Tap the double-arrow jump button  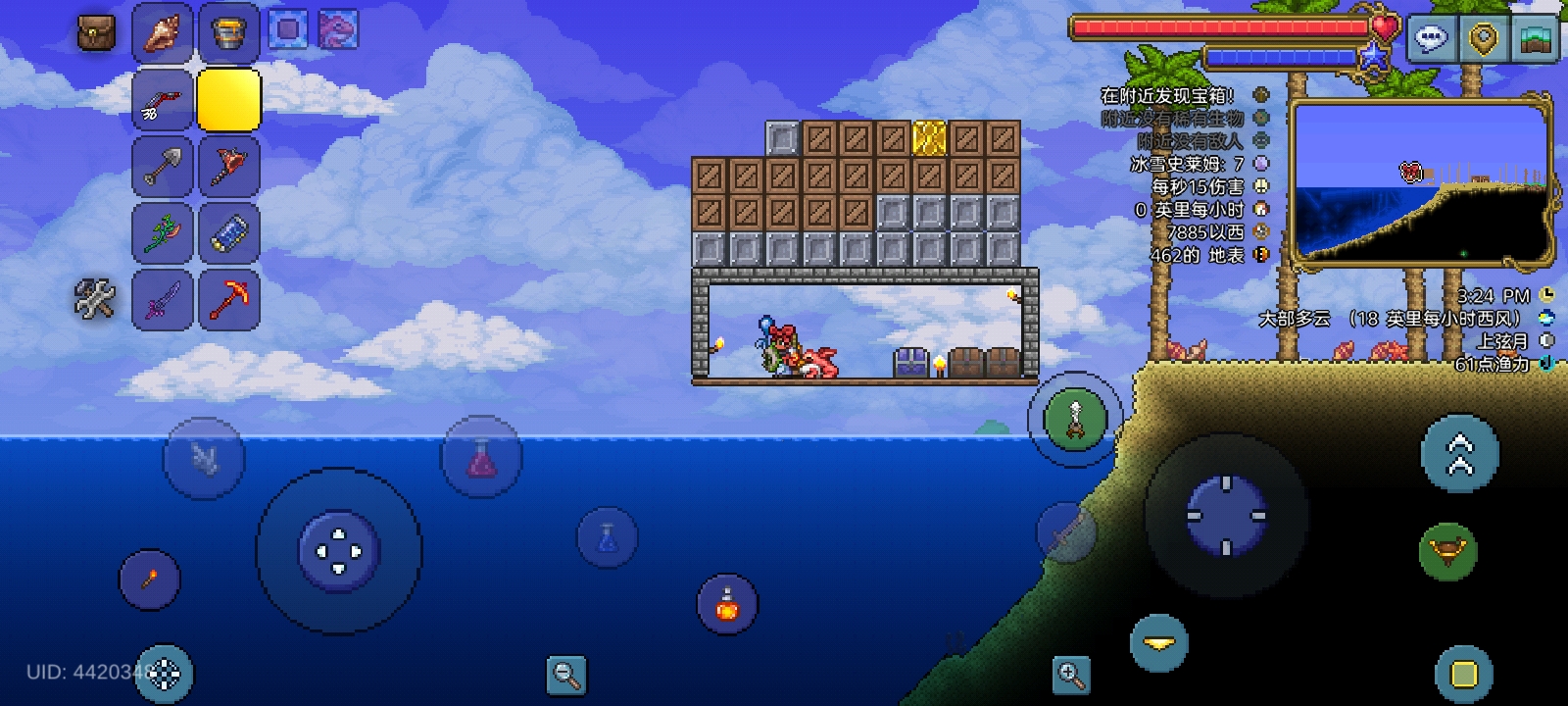click(x=1459, y=453)
